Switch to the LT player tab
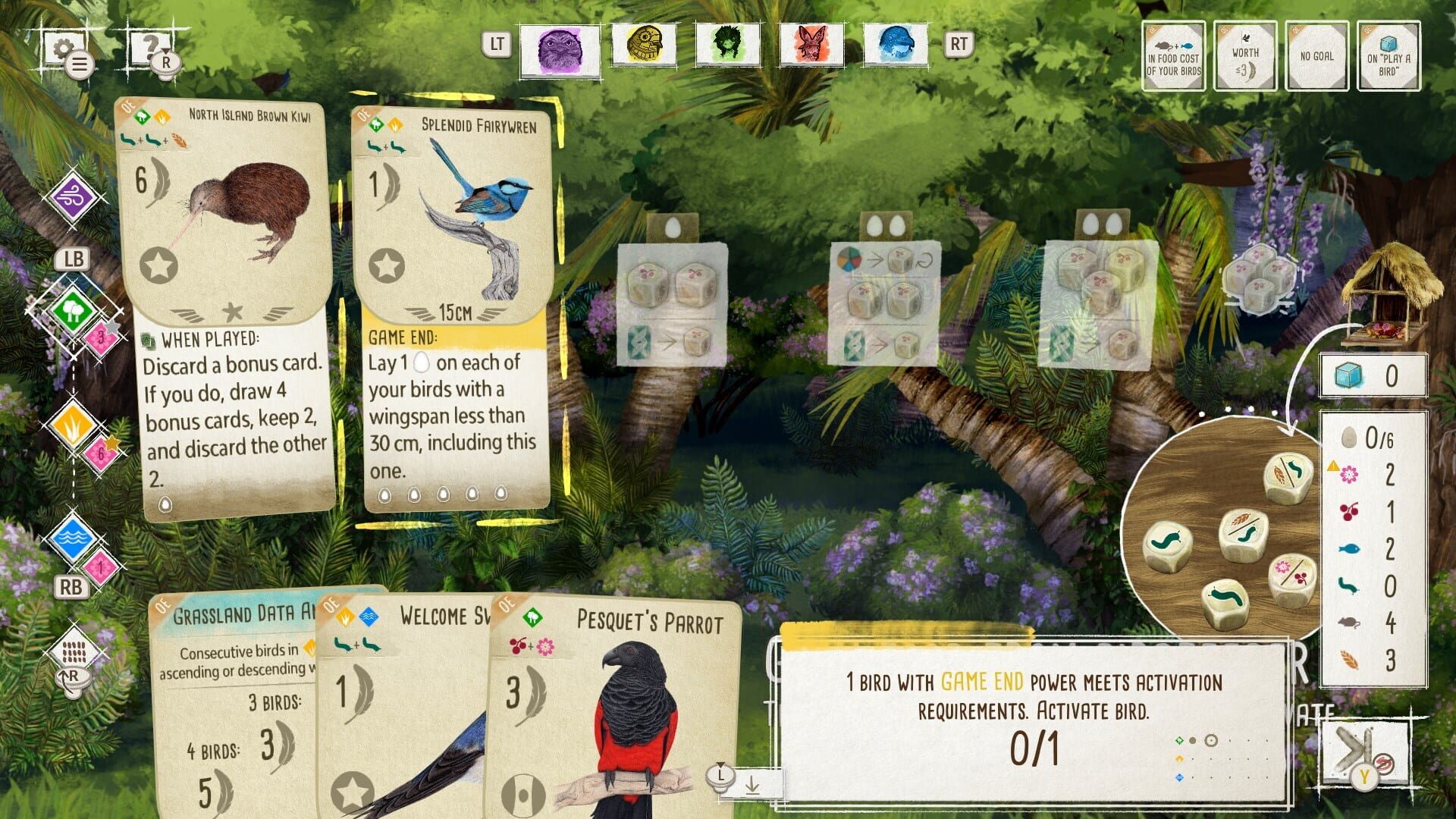 (497, 45)
